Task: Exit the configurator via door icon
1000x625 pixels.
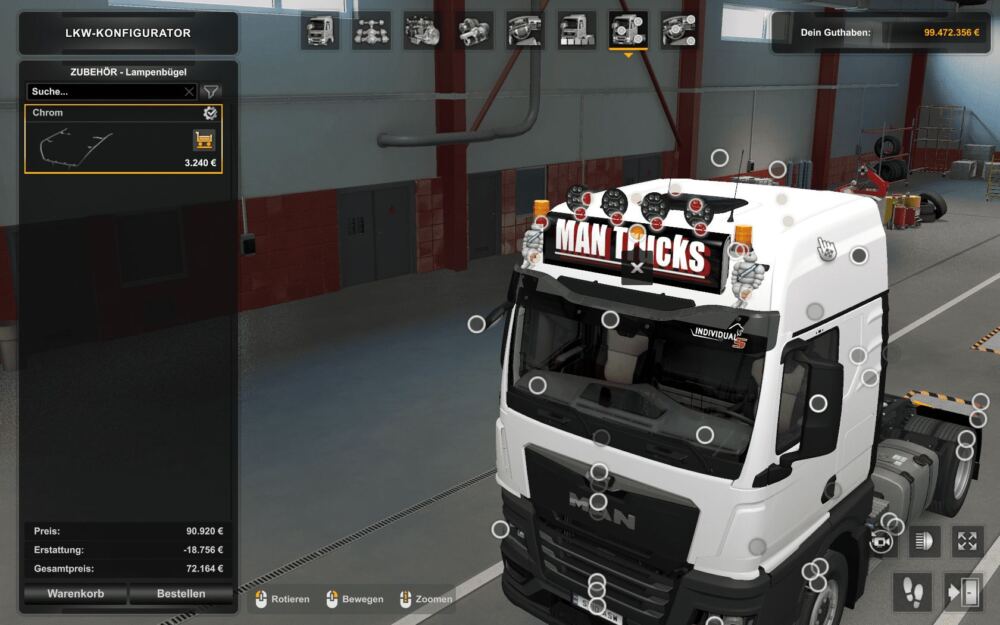Action: coord(961,591)
